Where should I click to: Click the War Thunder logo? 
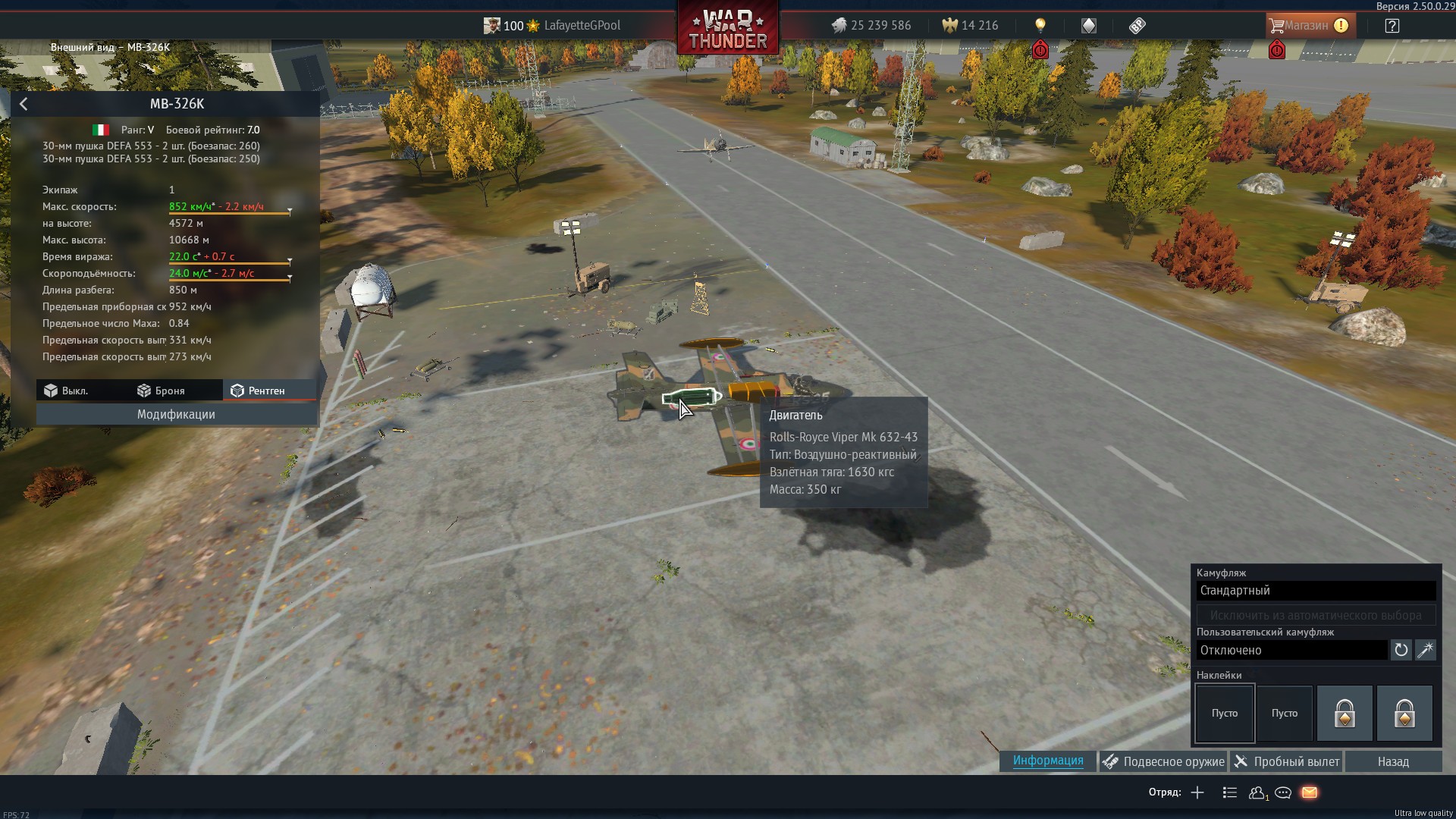(x=727, y=29)
